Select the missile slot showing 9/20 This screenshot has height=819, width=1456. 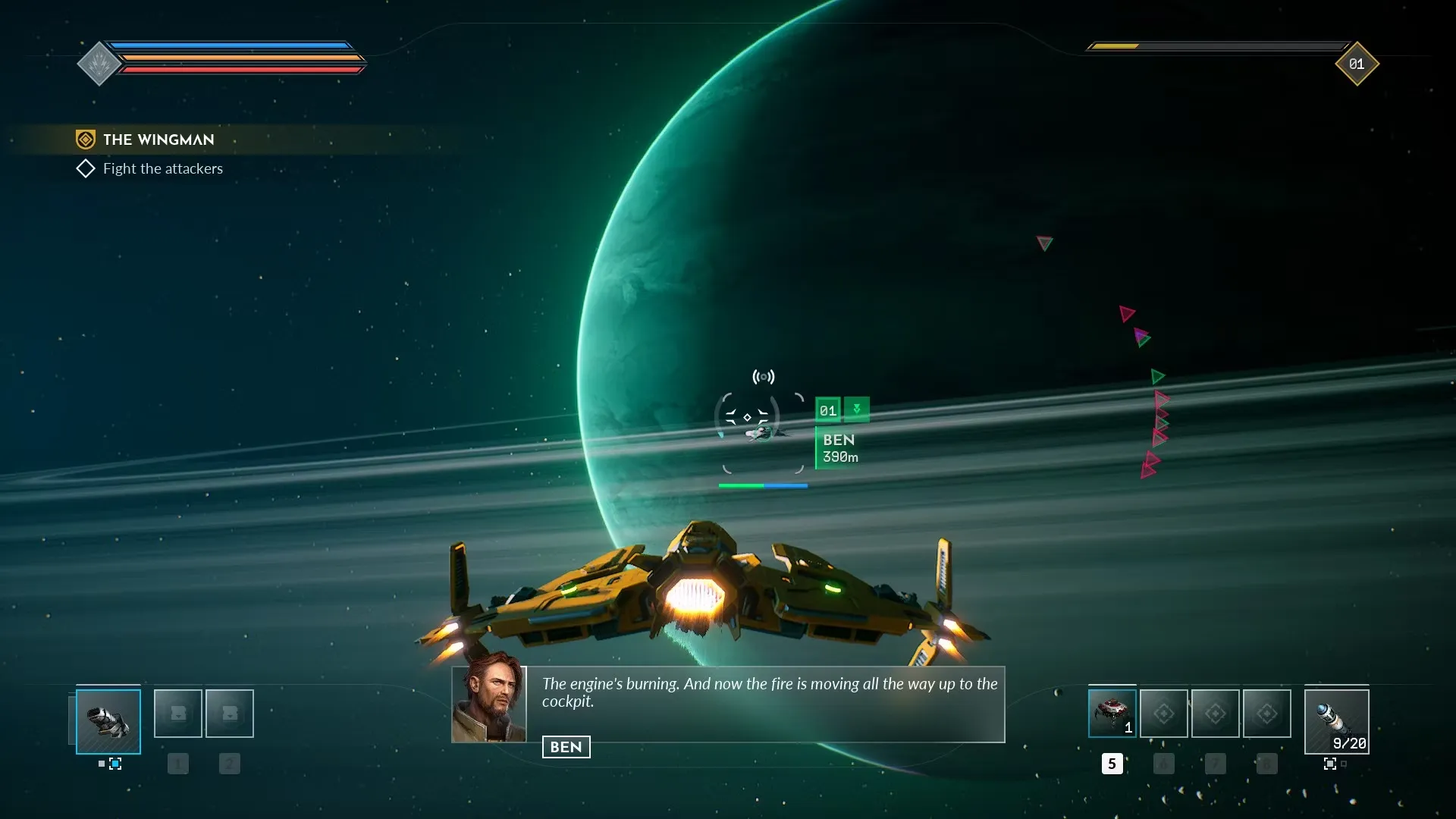pos(1336,721)
